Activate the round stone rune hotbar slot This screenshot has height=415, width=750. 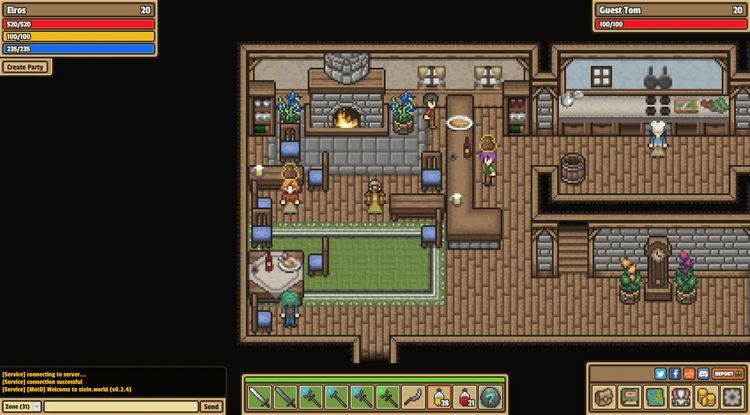pyautogui.click(x=490, y=397)
